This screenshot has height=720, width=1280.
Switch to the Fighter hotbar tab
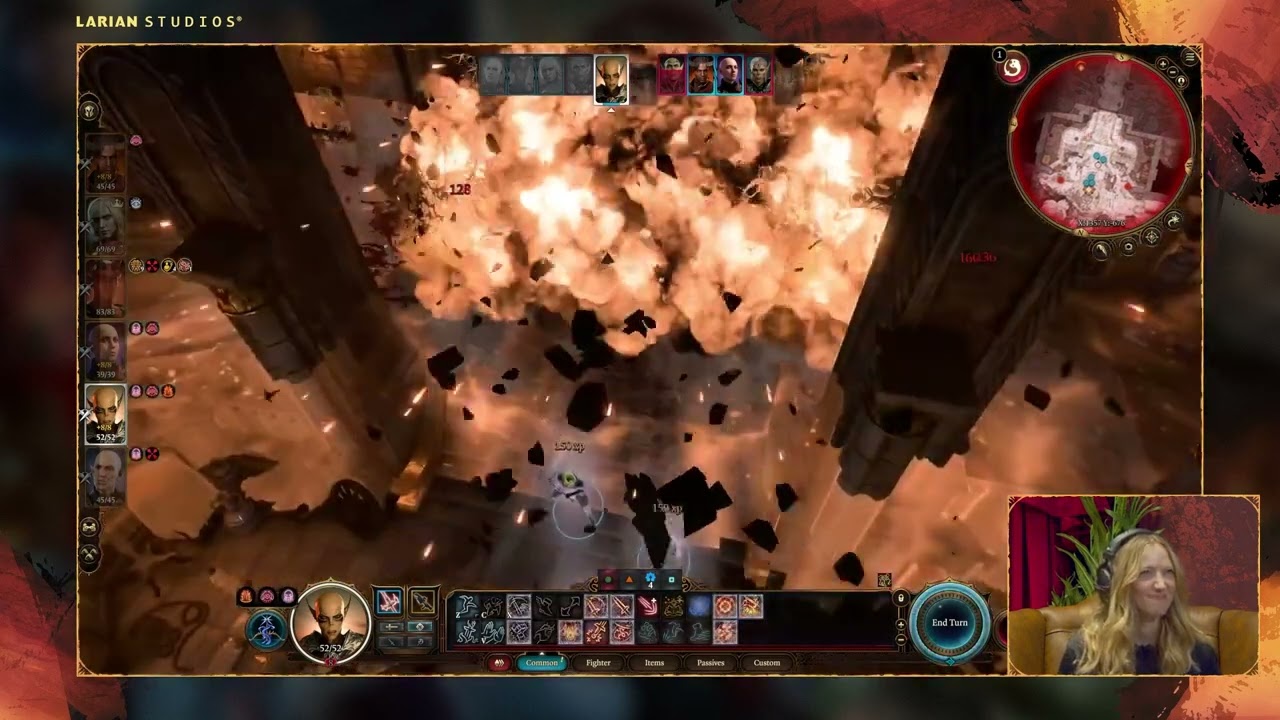[598, 662]
